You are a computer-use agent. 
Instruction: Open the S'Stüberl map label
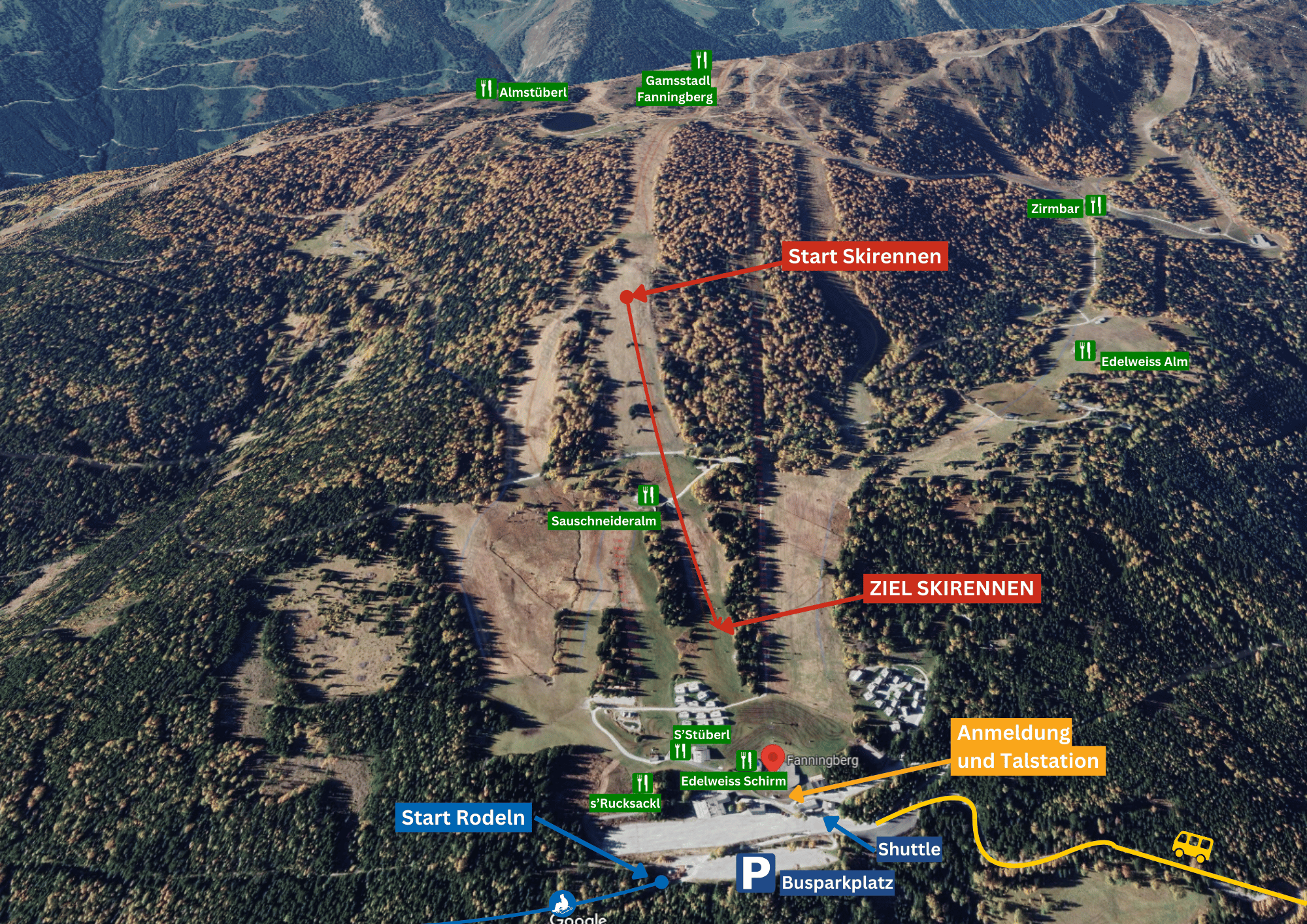701,734
